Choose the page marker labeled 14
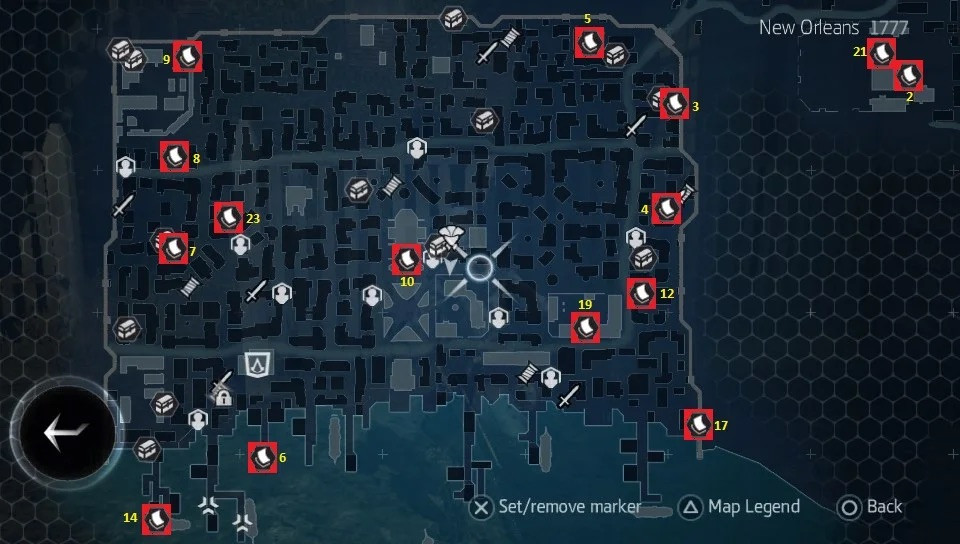 [156, 519]
